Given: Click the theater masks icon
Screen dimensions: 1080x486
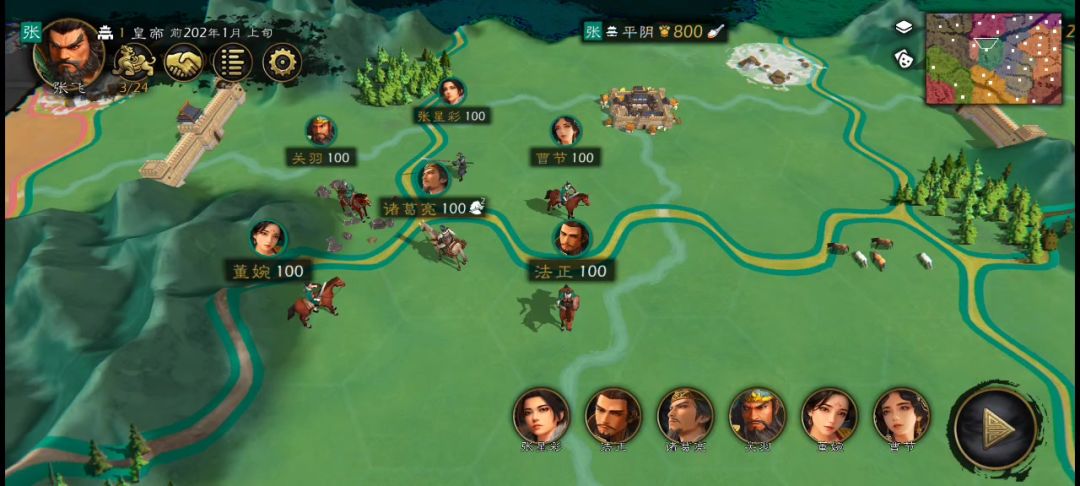Looking at the screenshot, I should pos(904,57).
